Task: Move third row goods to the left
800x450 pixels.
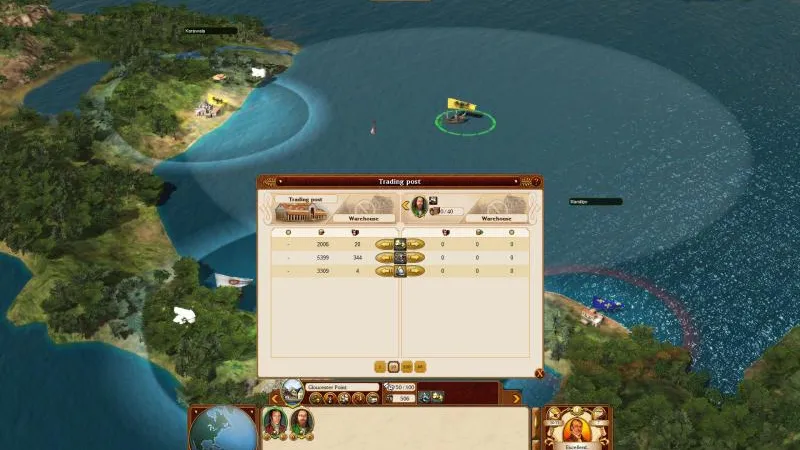Action: click(x=383, y=271)
